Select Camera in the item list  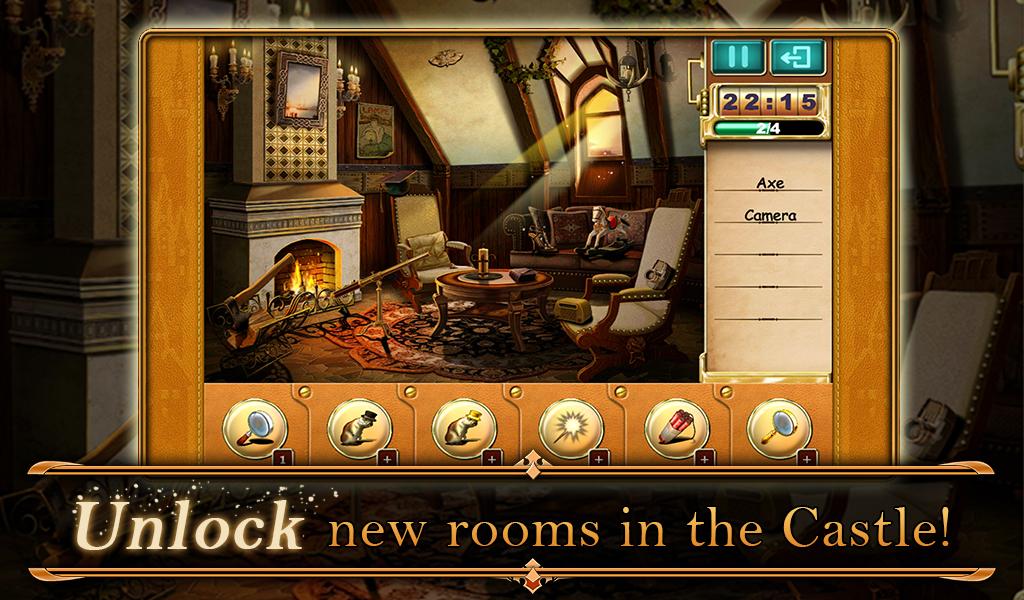(770, 215)
